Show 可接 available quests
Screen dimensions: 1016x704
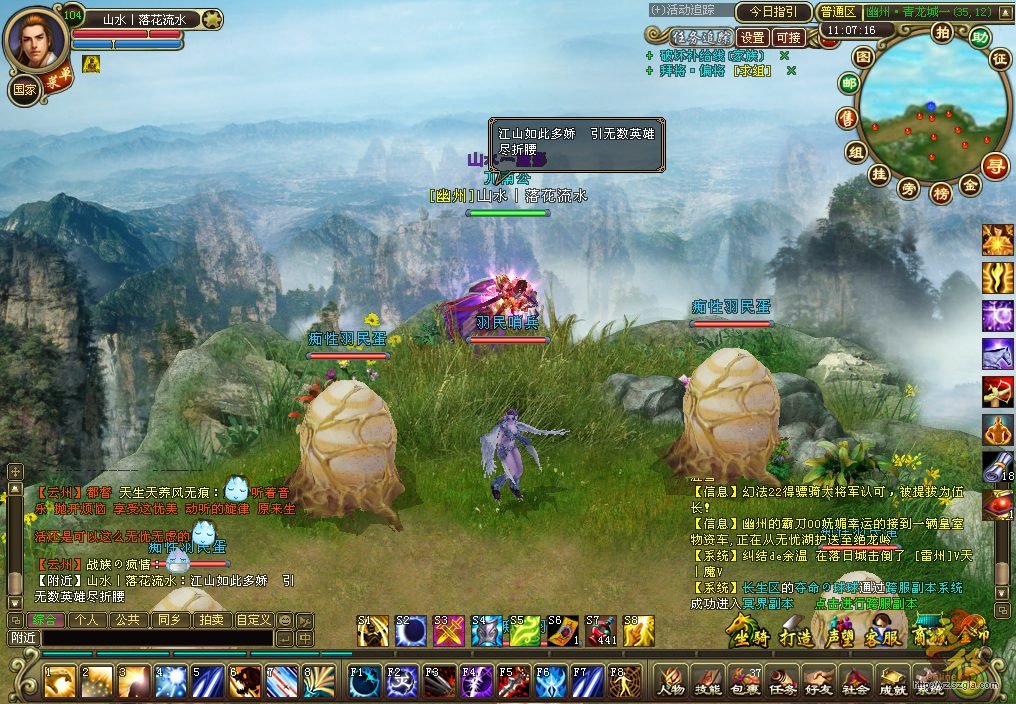[x=789, y=38]
